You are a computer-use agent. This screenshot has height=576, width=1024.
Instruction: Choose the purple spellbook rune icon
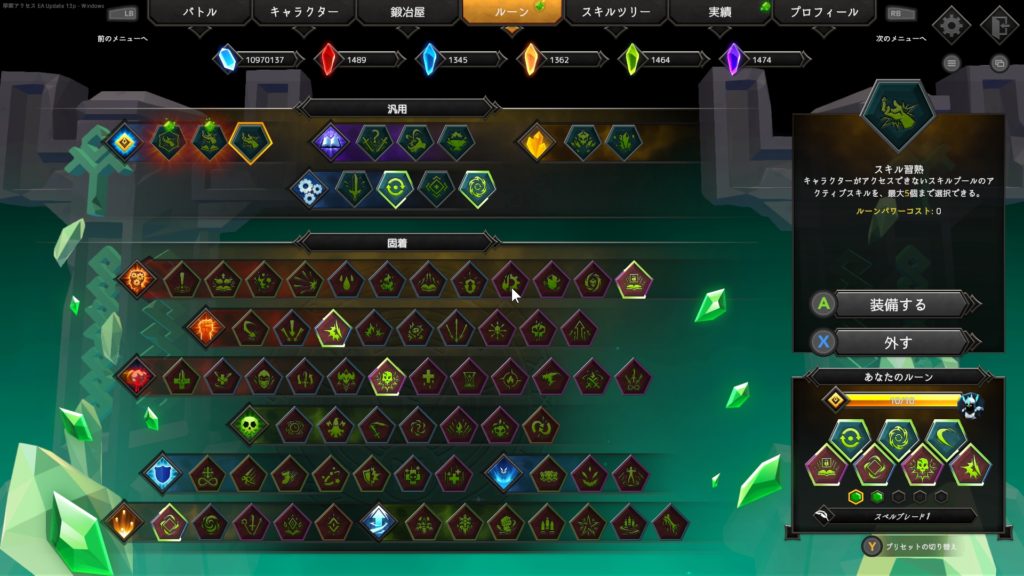click(331, 142)
